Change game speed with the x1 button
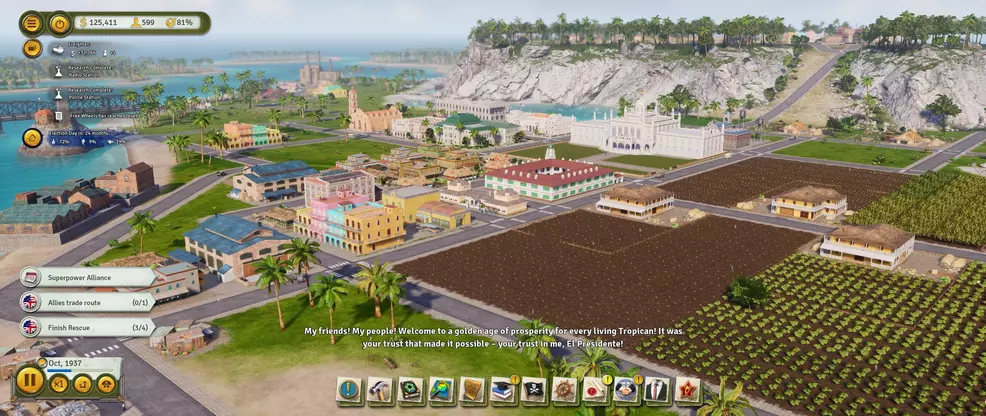The image size is (986, 416). [x=59, y=383]
